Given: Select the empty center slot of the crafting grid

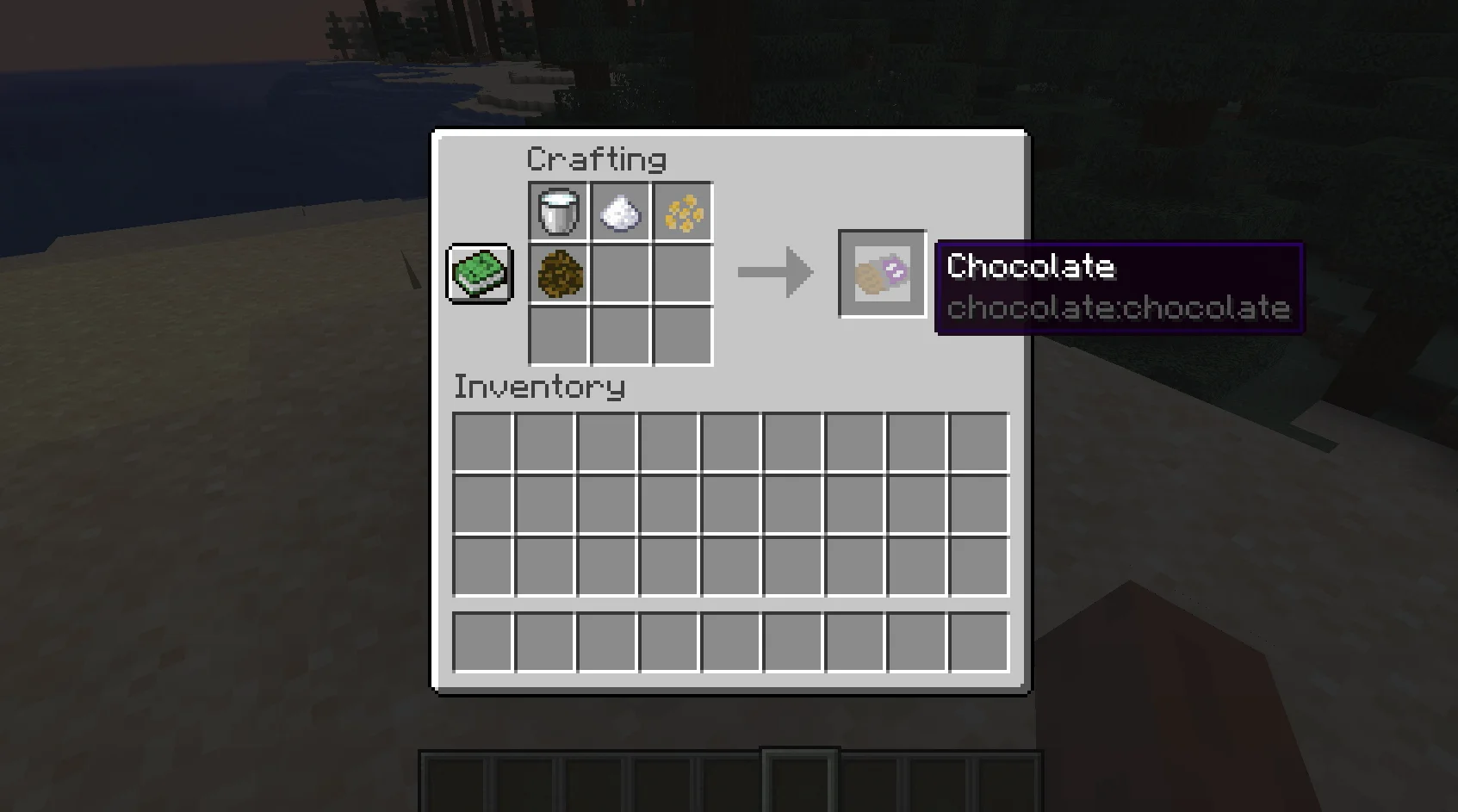Looking at the screenshot, I should click(620, 273).
